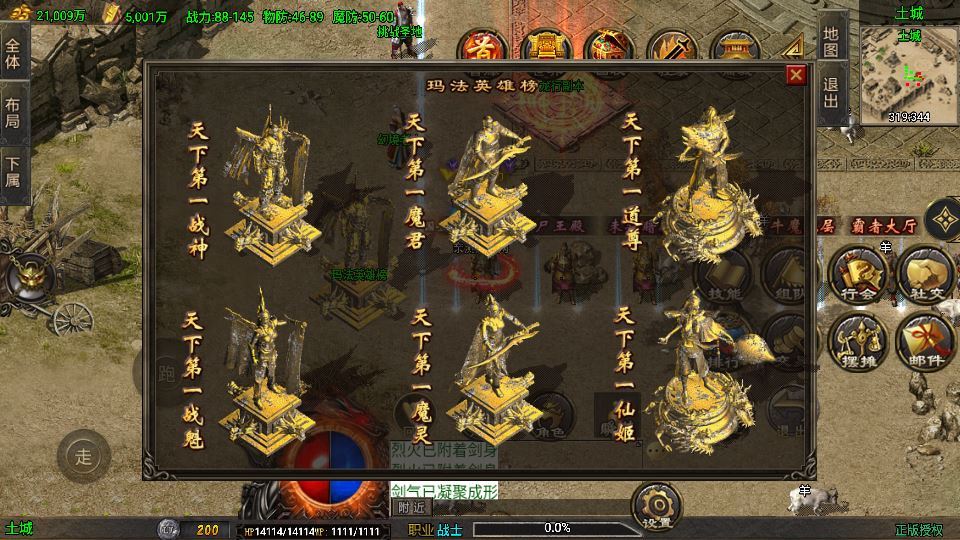The image size is (960, 540).
Task: Open the 地图 map button
Action: click(x=830, y=43)
